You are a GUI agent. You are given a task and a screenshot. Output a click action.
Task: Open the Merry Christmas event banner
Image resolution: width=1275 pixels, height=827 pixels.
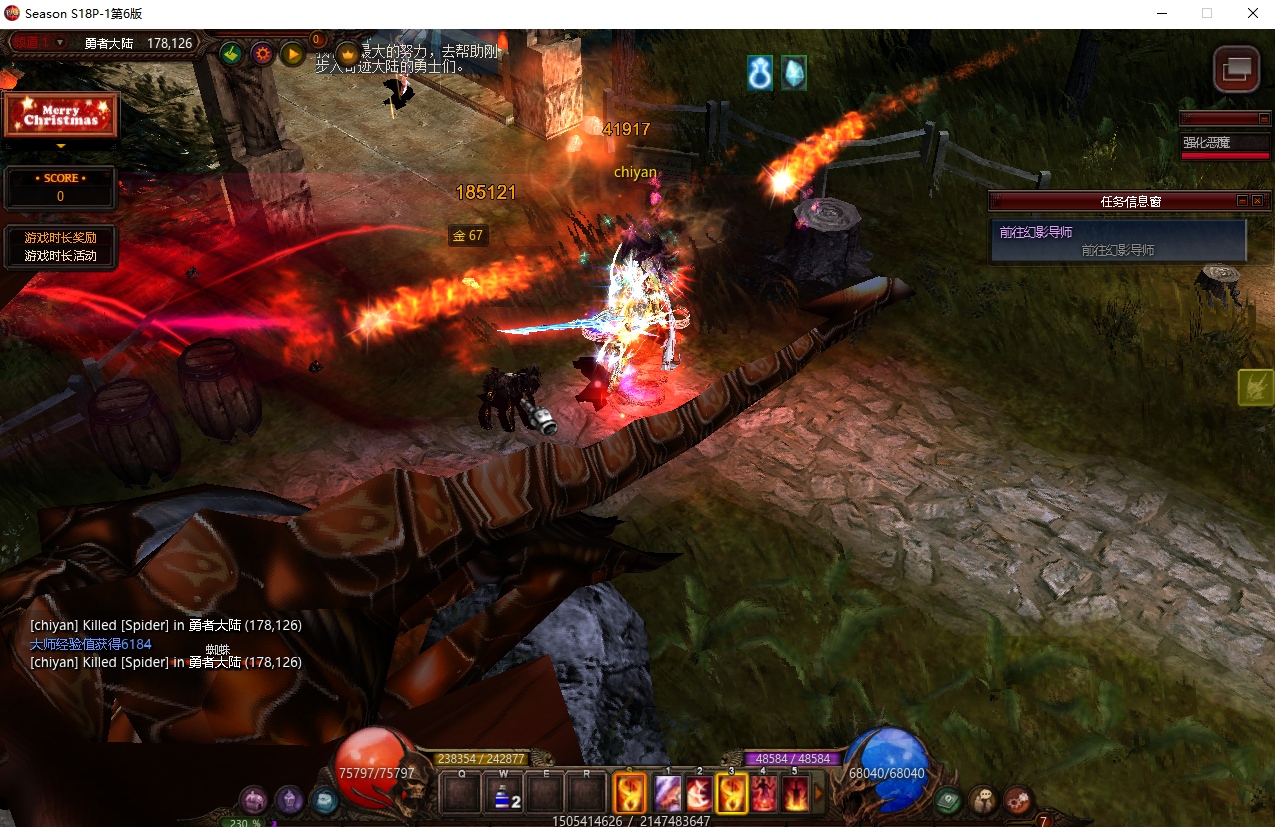pos(61,114)
